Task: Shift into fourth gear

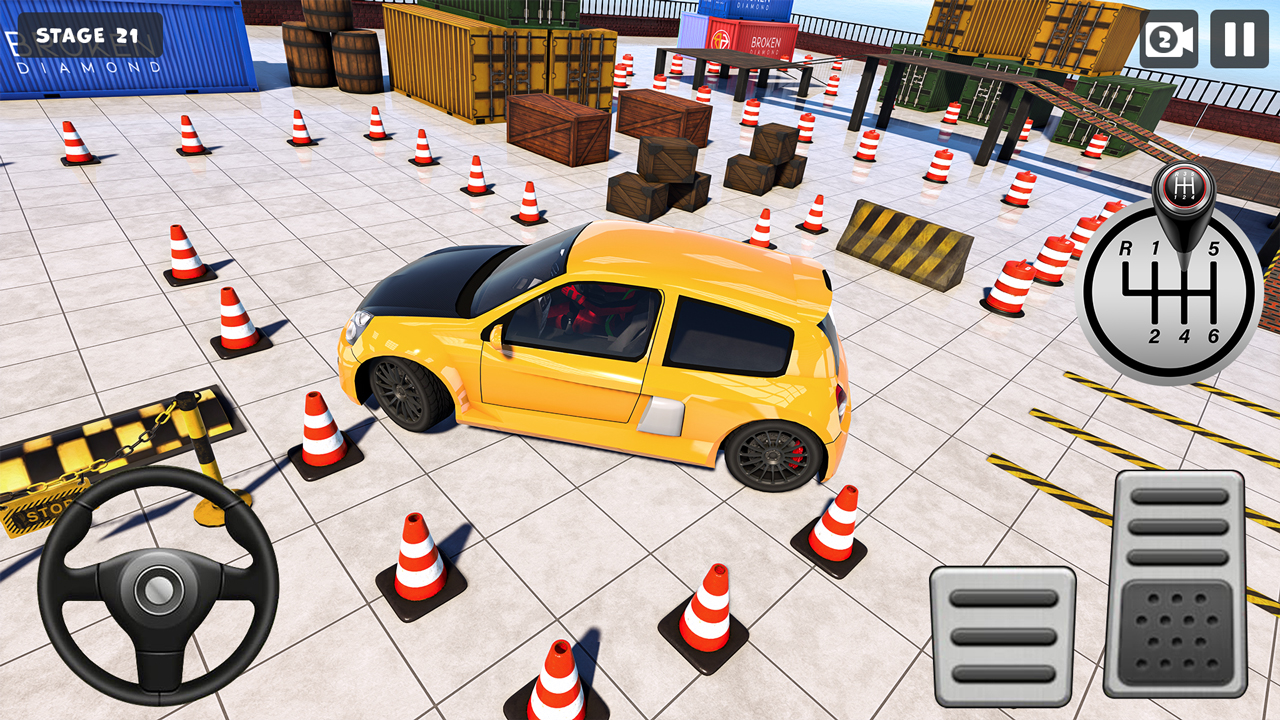Action: point(1185,335)
